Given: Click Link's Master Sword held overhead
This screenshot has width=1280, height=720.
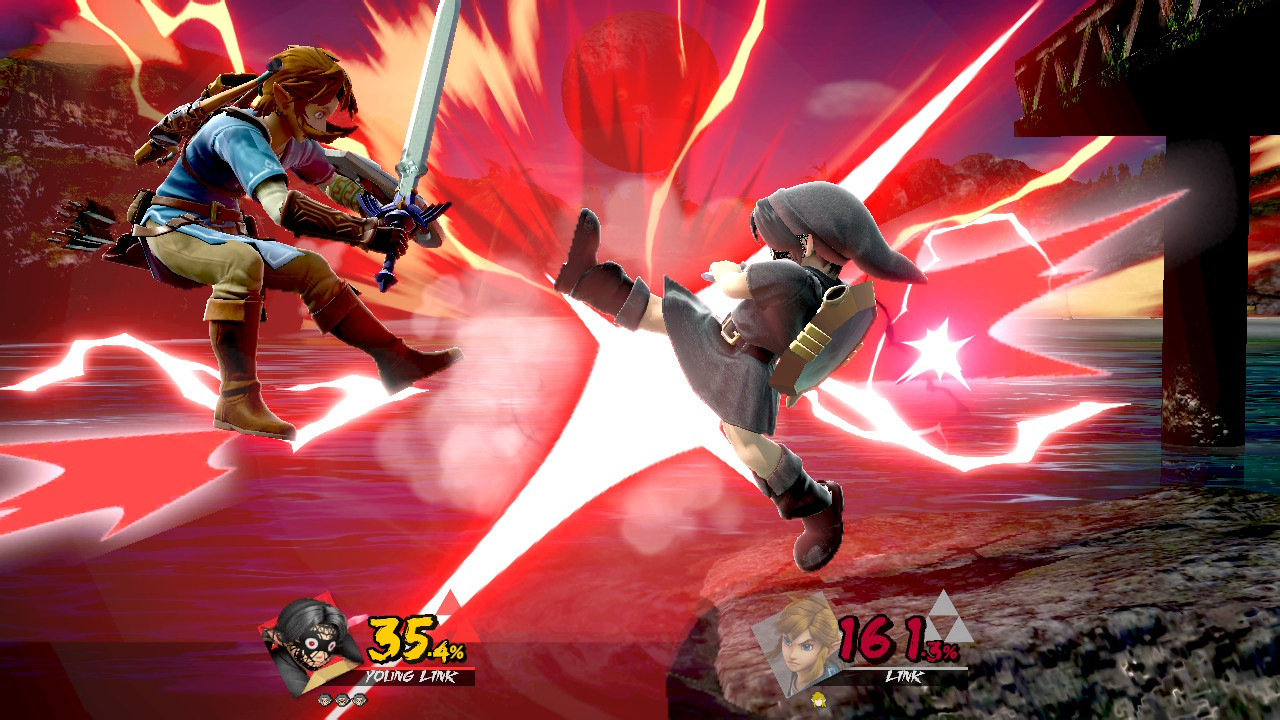Looking at the screenshot, I should coord(420,110).
